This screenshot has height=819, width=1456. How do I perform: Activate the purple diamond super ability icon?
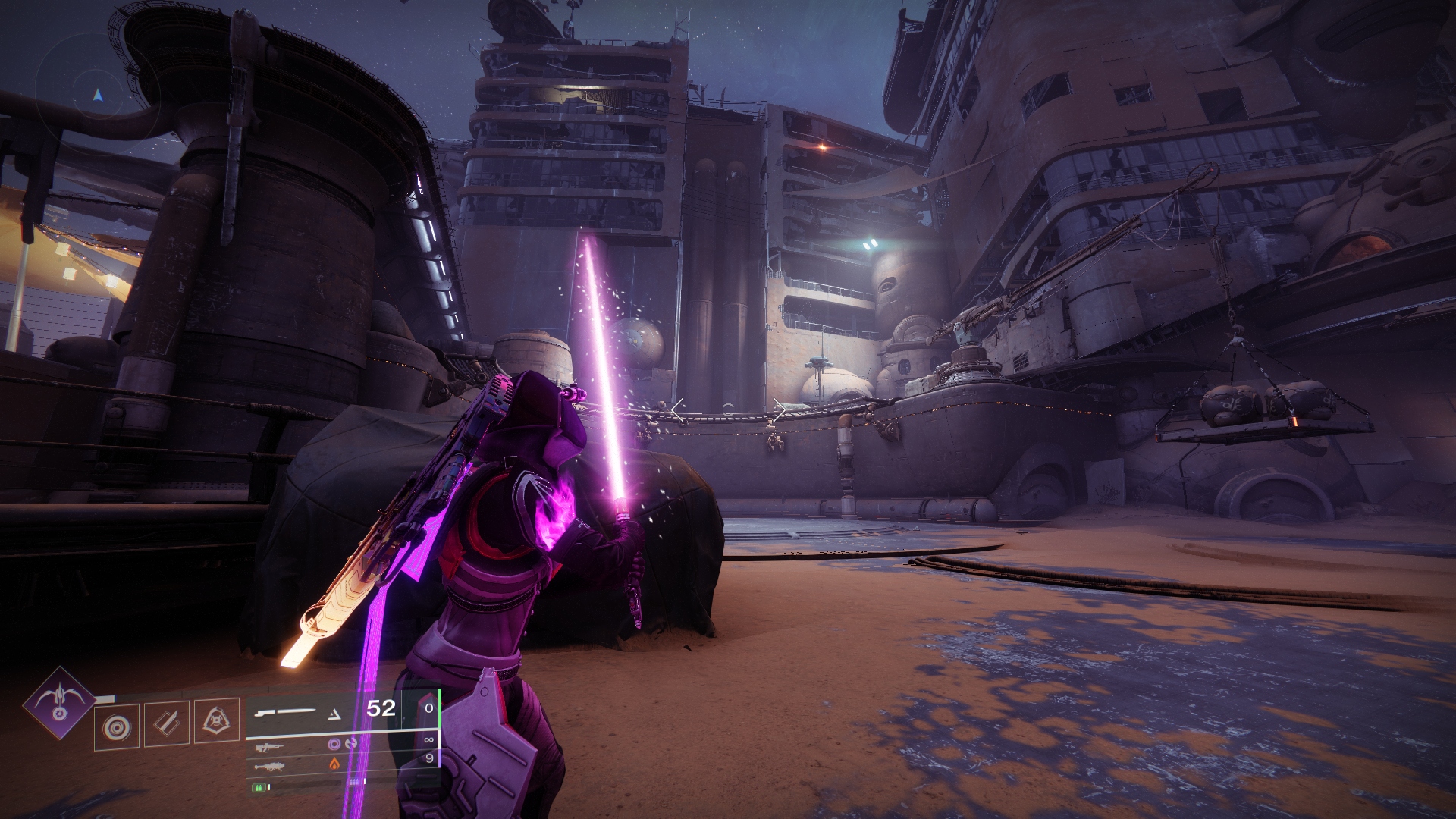coord(58,702)
